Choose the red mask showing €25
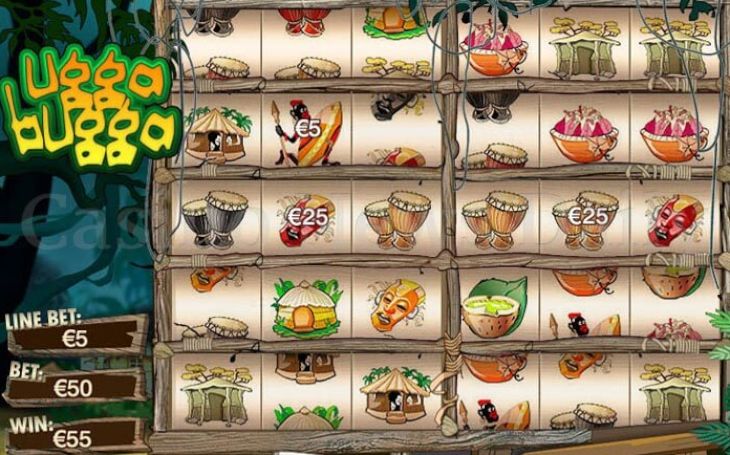Screen dimensions: 730x455 [x=305, y=219]
